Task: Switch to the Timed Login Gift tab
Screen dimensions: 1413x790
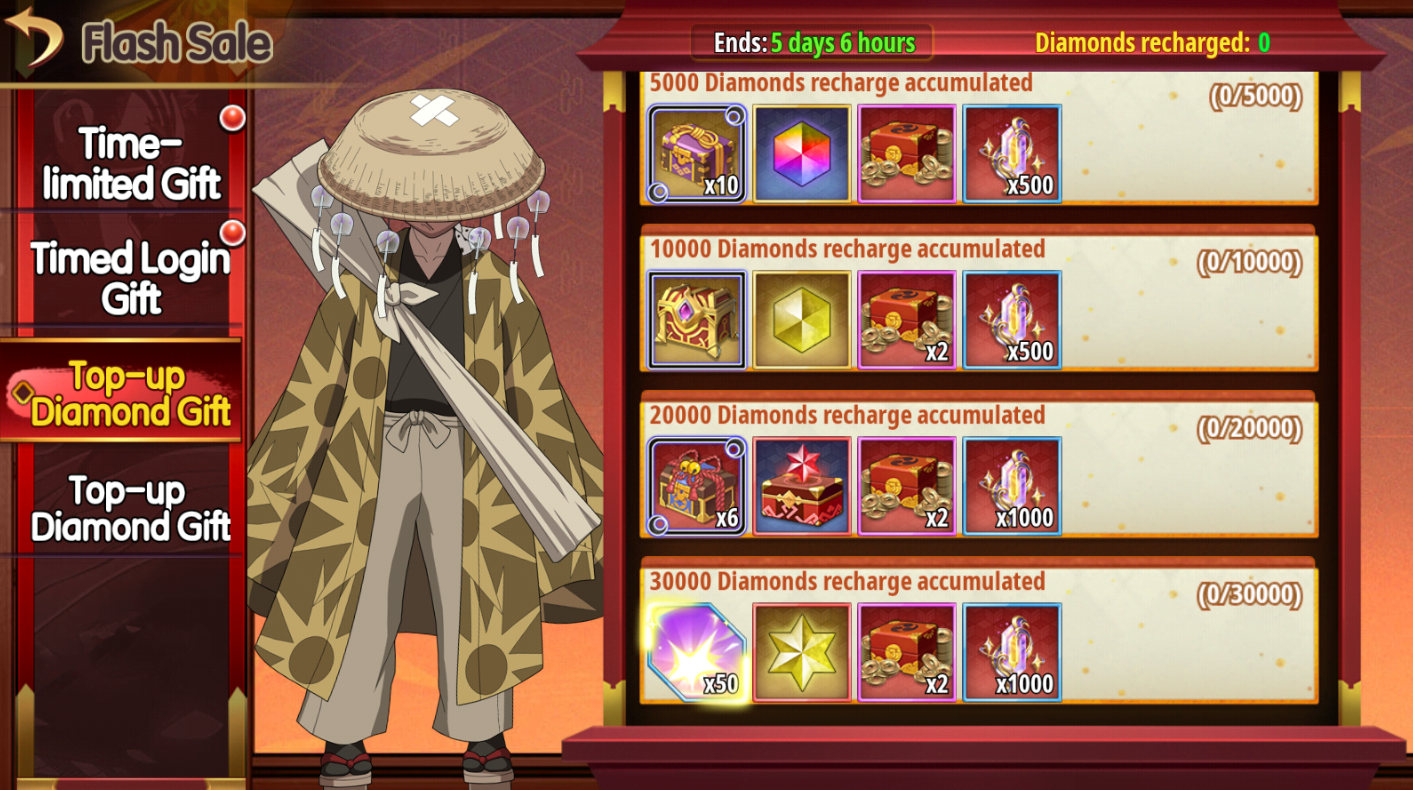Action: coord(130,278)
